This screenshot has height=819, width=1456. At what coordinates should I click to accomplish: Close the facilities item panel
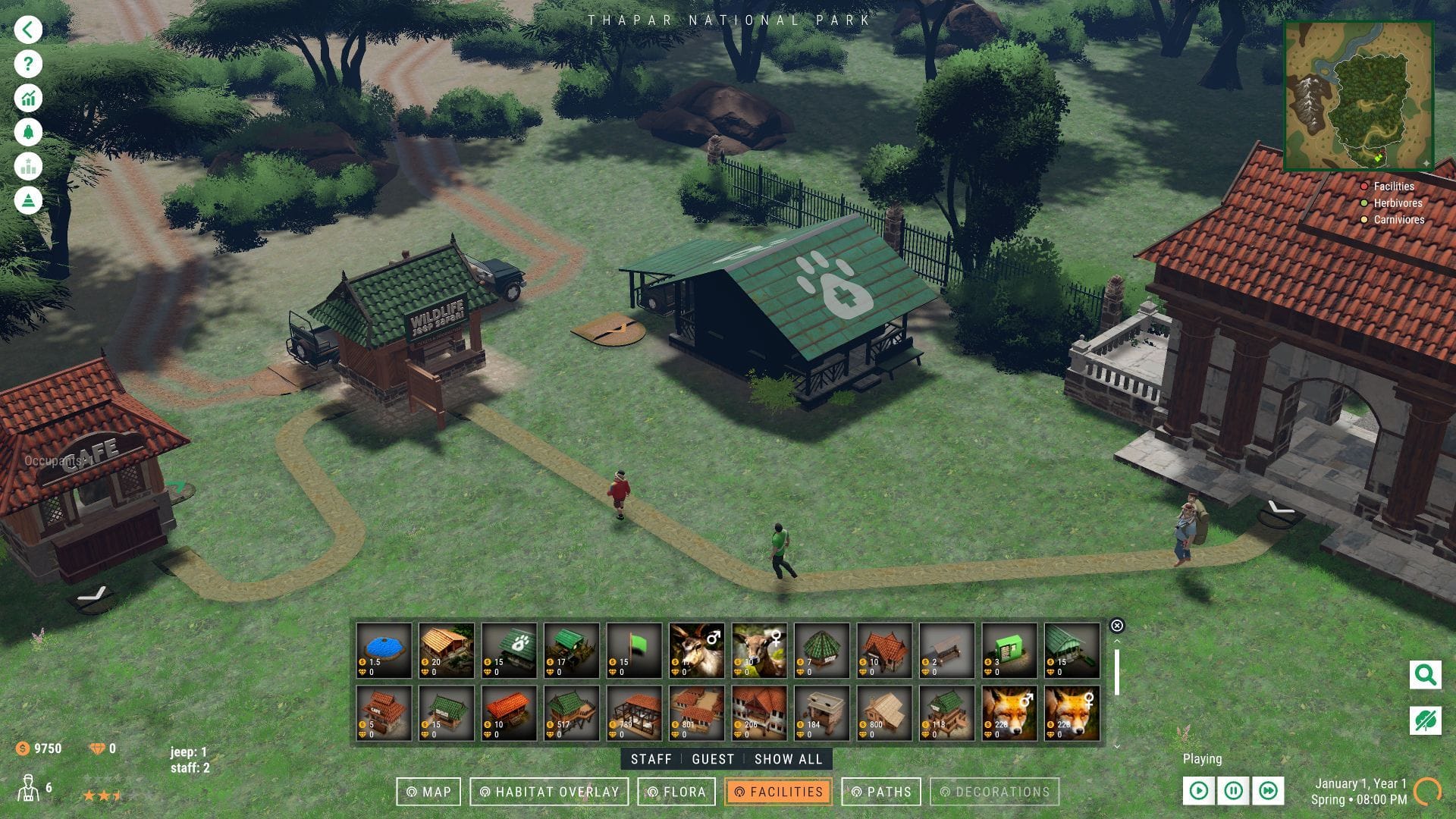1116,626
